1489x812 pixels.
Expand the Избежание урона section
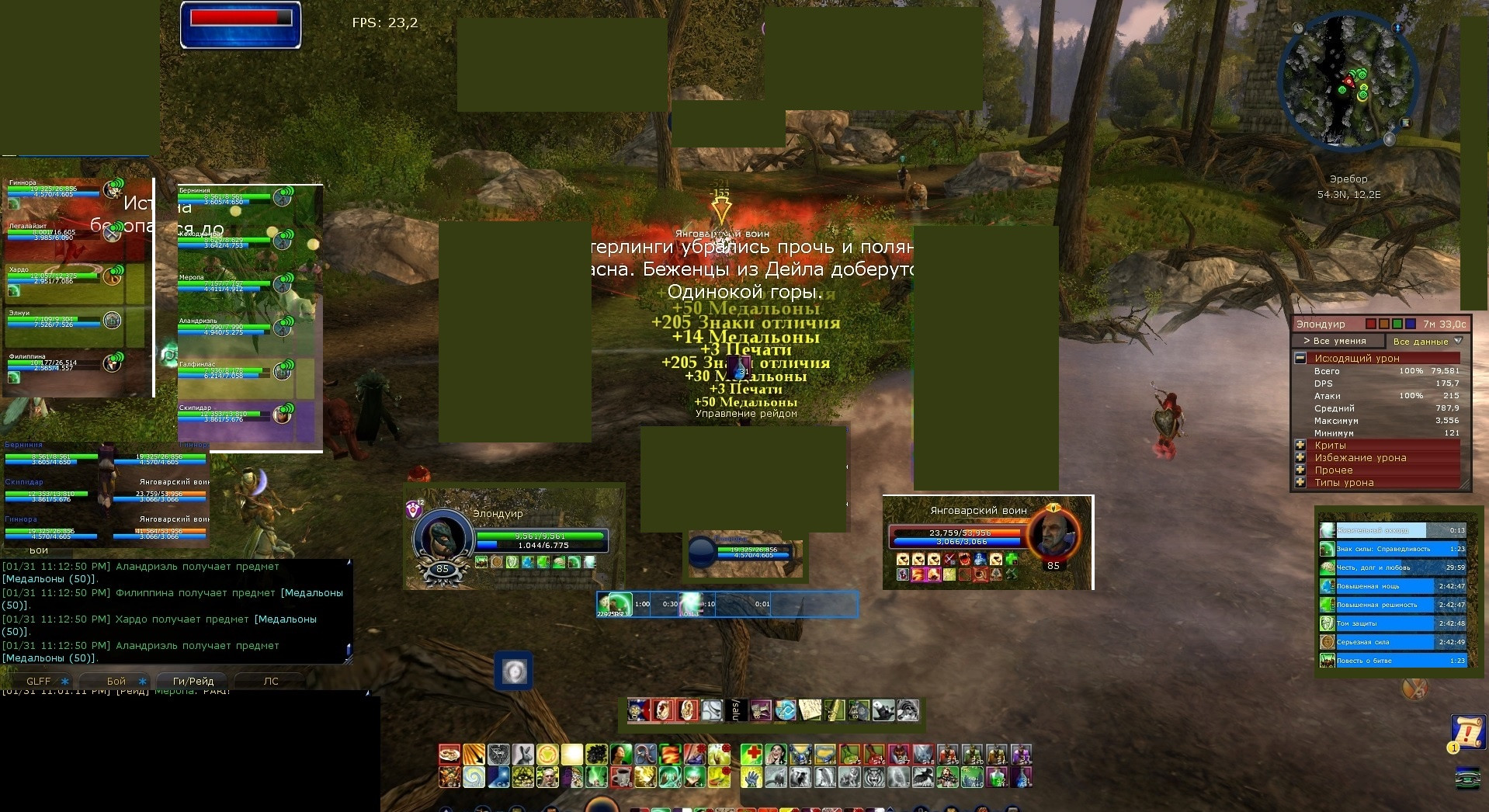coord(1300,457)
